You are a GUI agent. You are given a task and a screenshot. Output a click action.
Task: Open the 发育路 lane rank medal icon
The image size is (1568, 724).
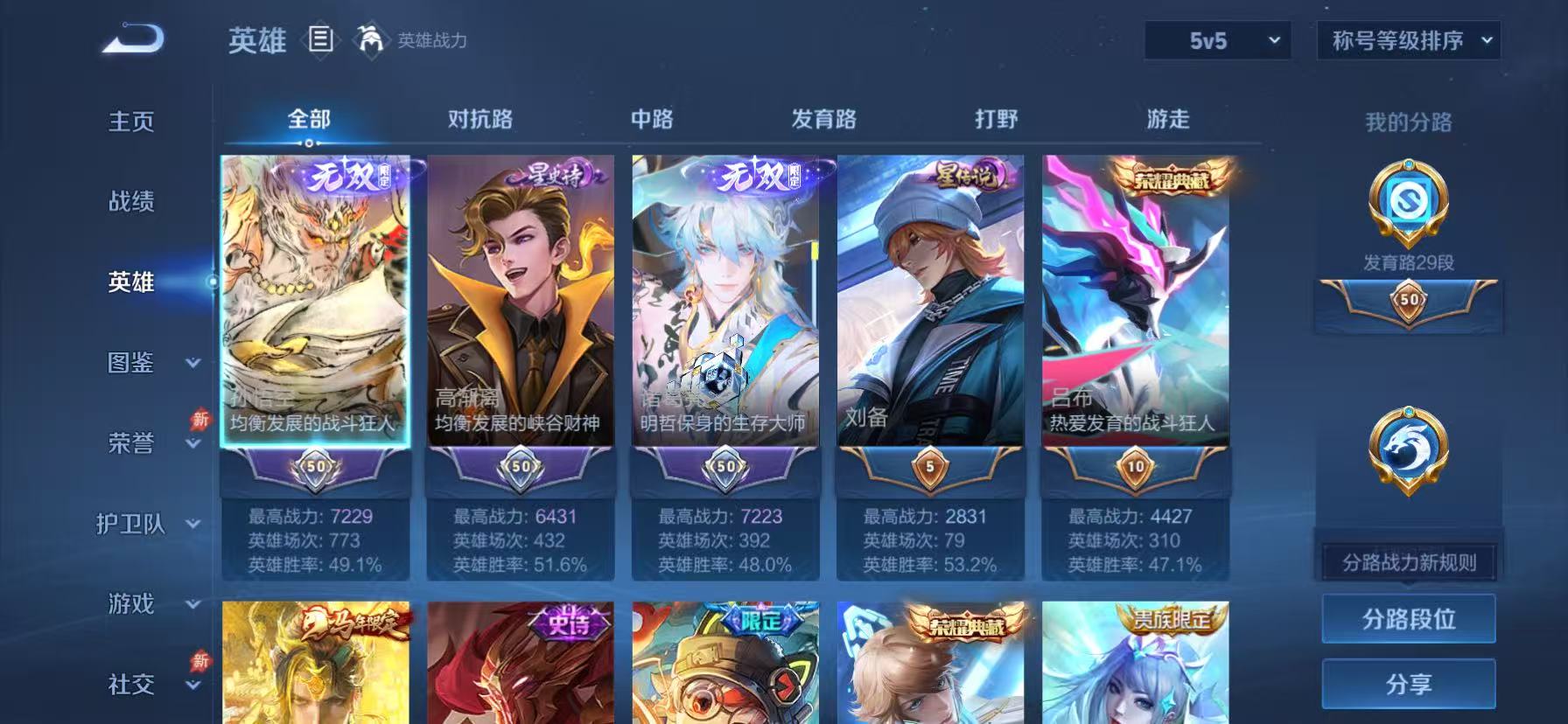[x=1407, y=203]
